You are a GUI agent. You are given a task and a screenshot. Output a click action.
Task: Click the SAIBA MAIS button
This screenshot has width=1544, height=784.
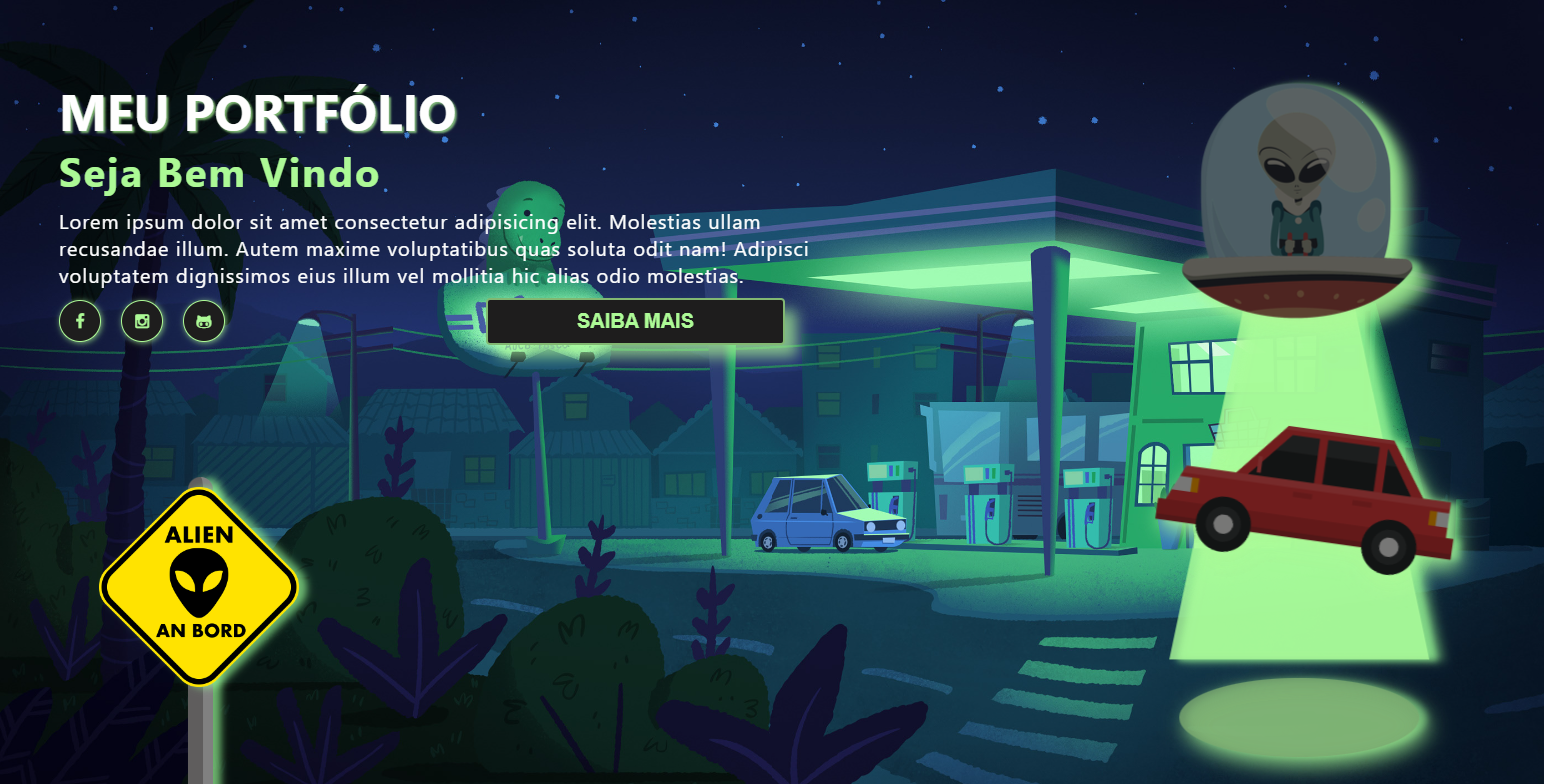click(x=634, y=321)
